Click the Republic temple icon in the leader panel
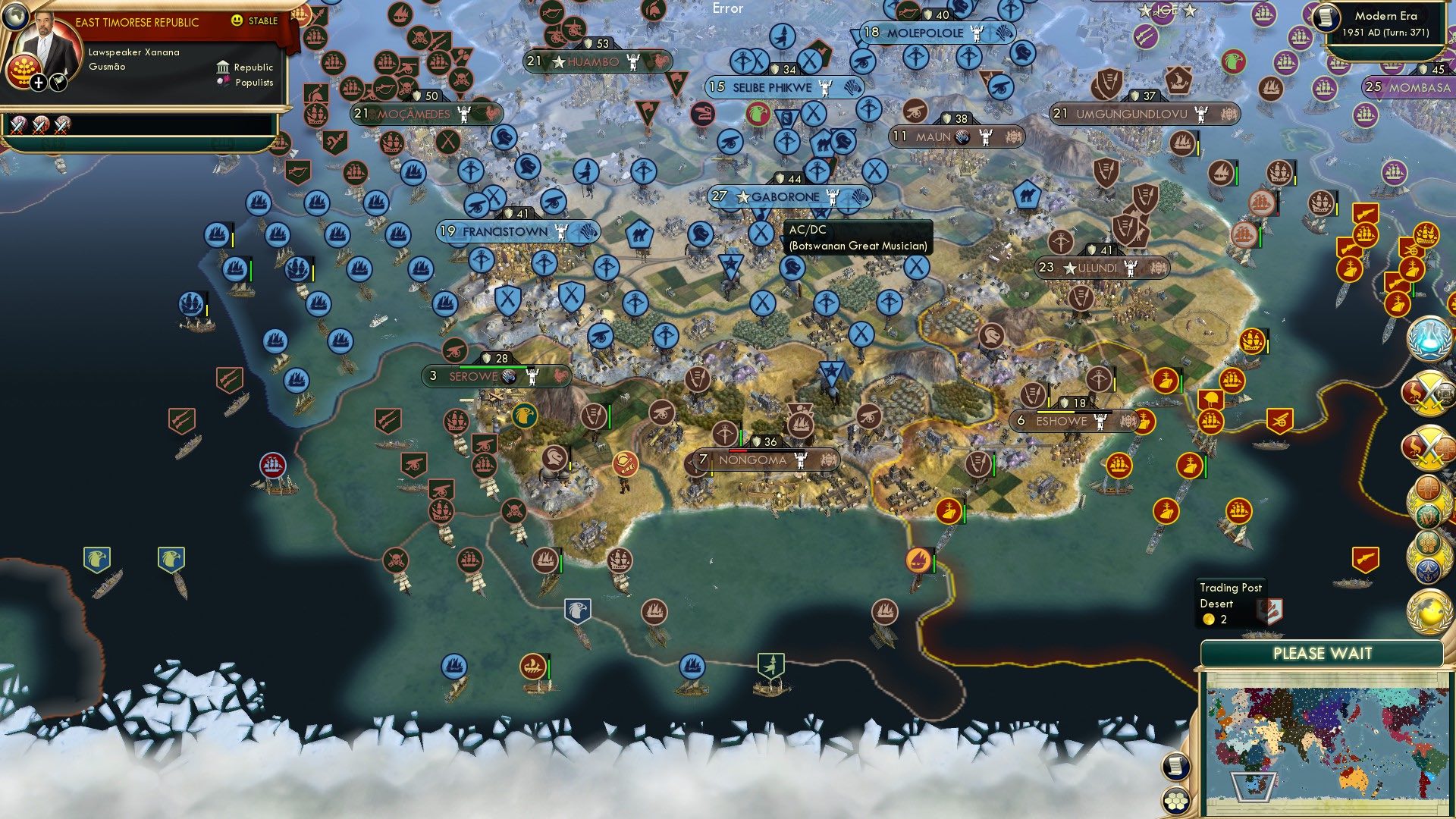 tap(223, 68)
